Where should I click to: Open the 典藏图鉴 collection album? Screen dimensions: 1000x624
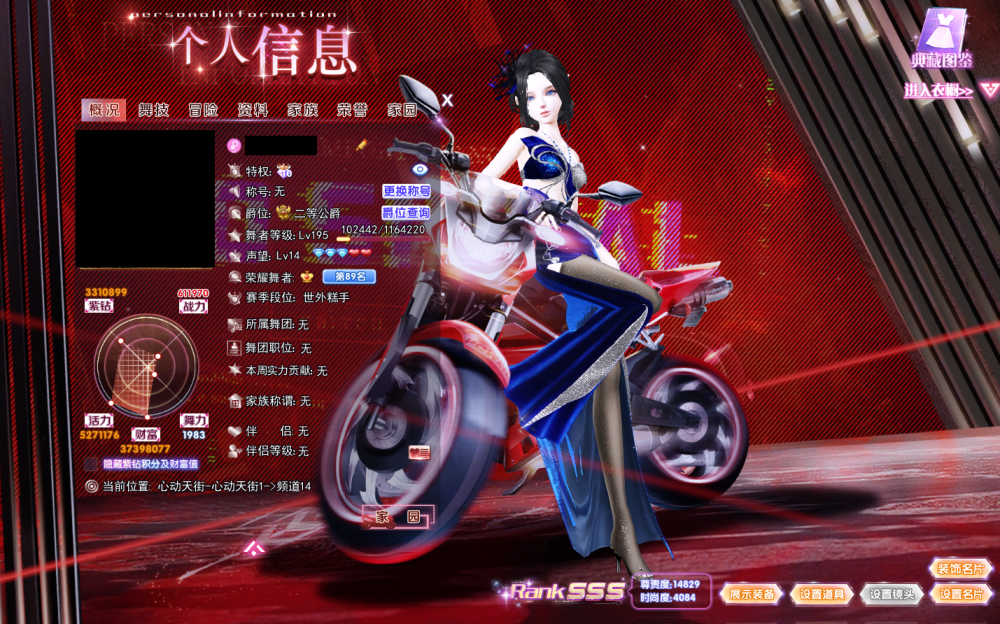tap(941, 40)
